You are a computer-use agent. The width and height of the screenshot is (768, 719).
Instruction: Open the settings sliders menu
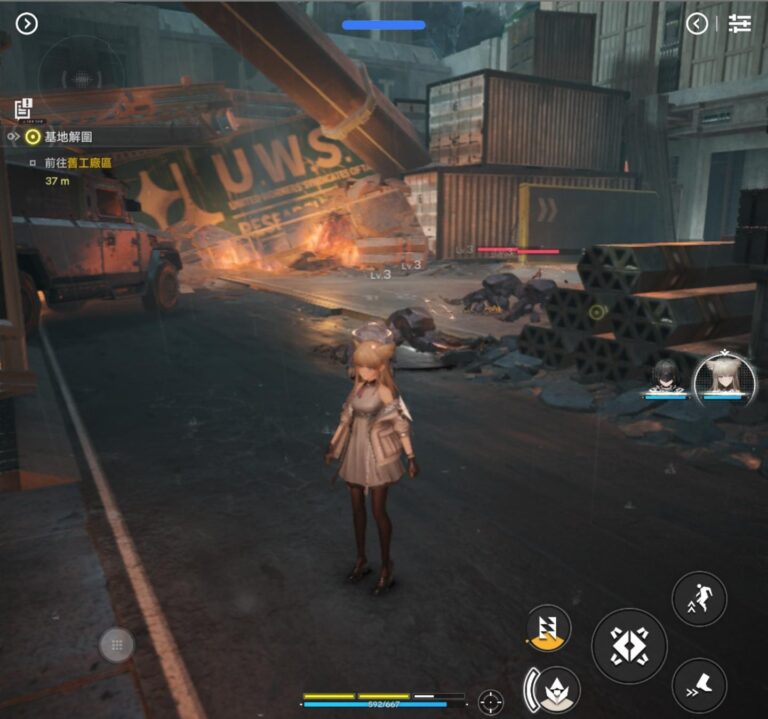click(740, 24)
